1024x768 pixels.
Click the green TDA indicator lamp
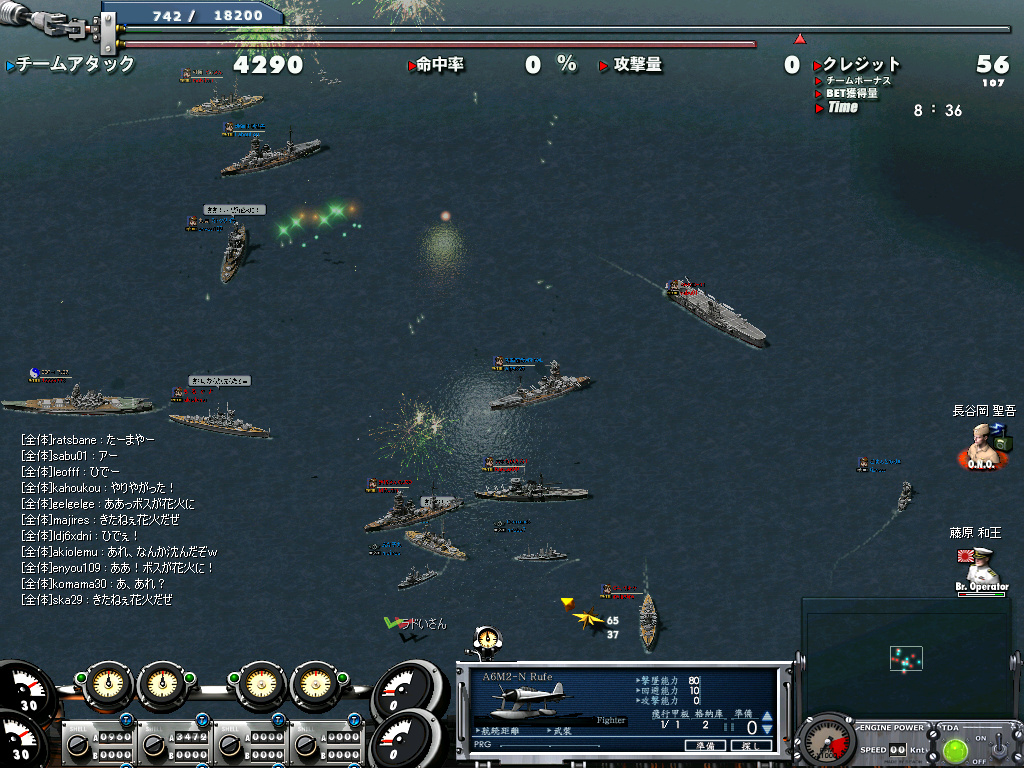click(955, 749)
